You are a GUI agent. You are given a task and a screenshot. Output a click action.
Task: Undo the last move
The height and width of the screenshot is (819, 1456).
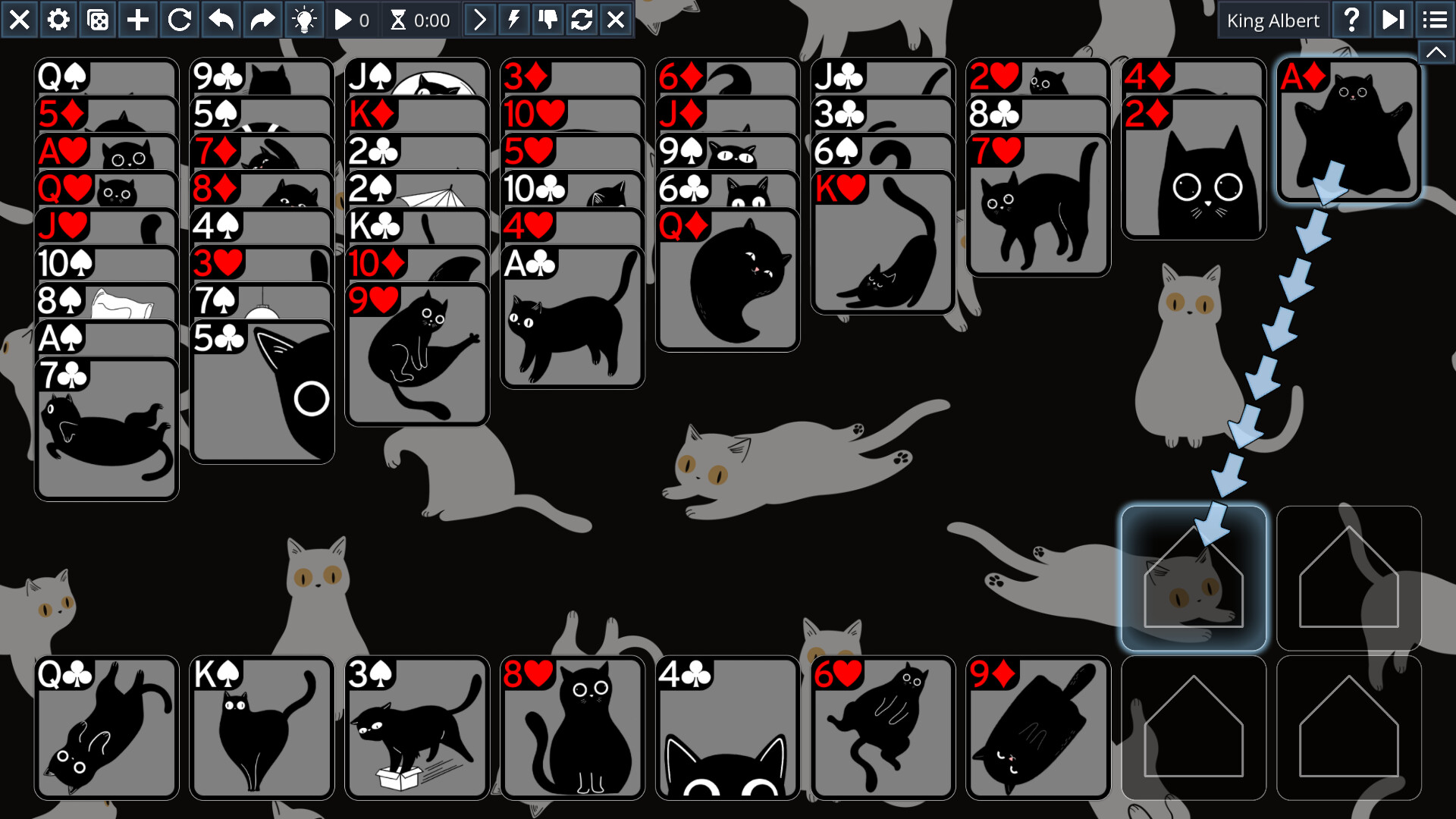[x=221, y=20]
